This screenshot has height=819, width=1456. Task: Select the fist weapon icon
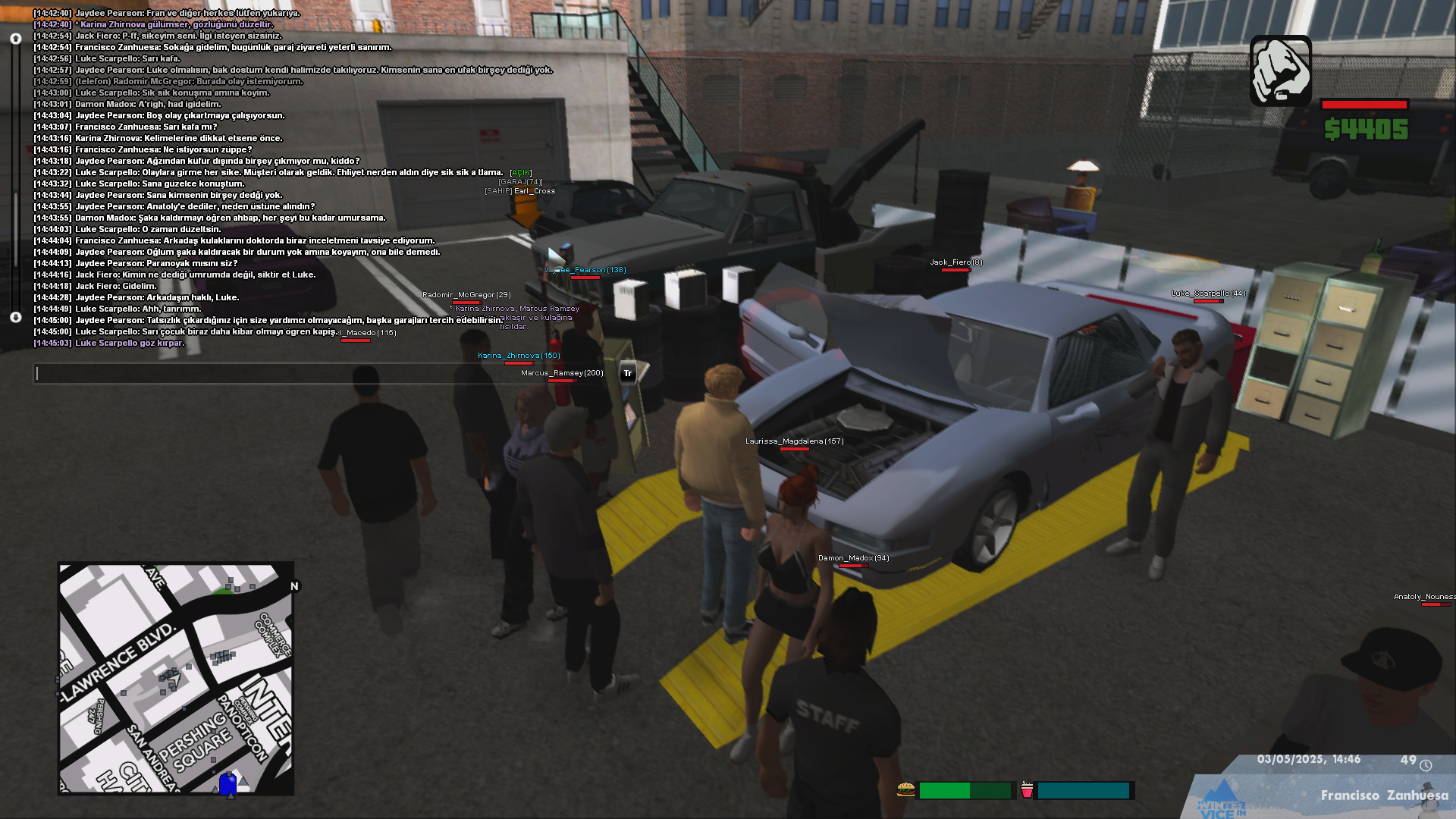[1280, 71]
